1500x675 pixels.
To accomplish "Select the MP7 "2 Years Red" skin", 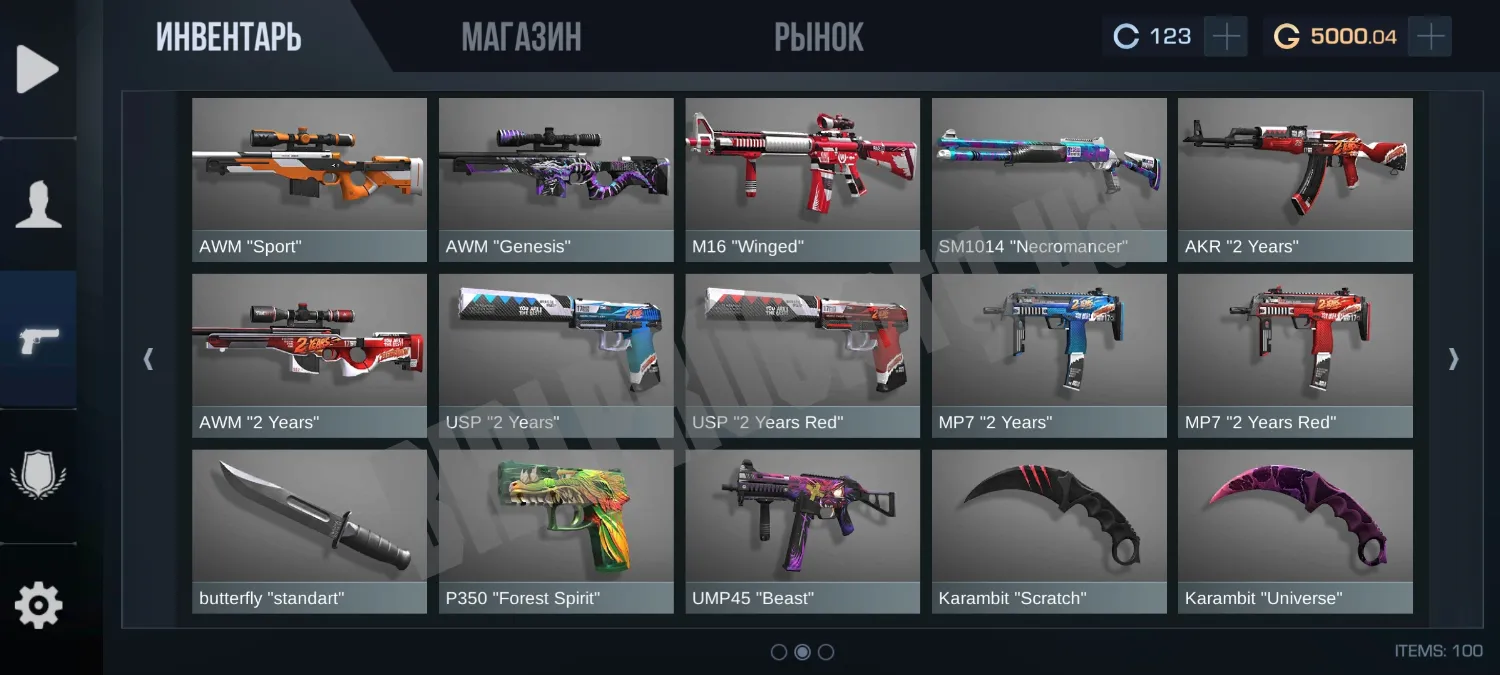I will pos(1295,355).
